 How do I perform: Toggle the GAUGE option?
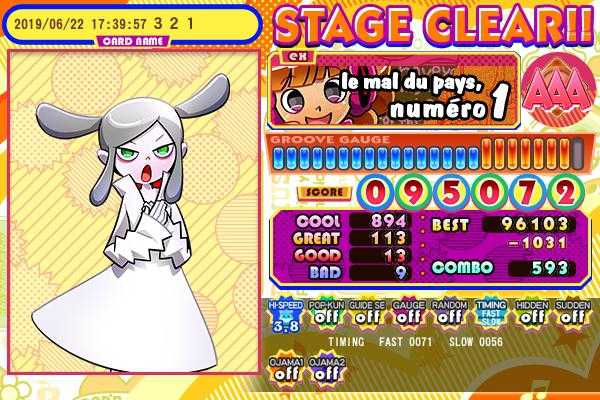click(x=408, y=314)
